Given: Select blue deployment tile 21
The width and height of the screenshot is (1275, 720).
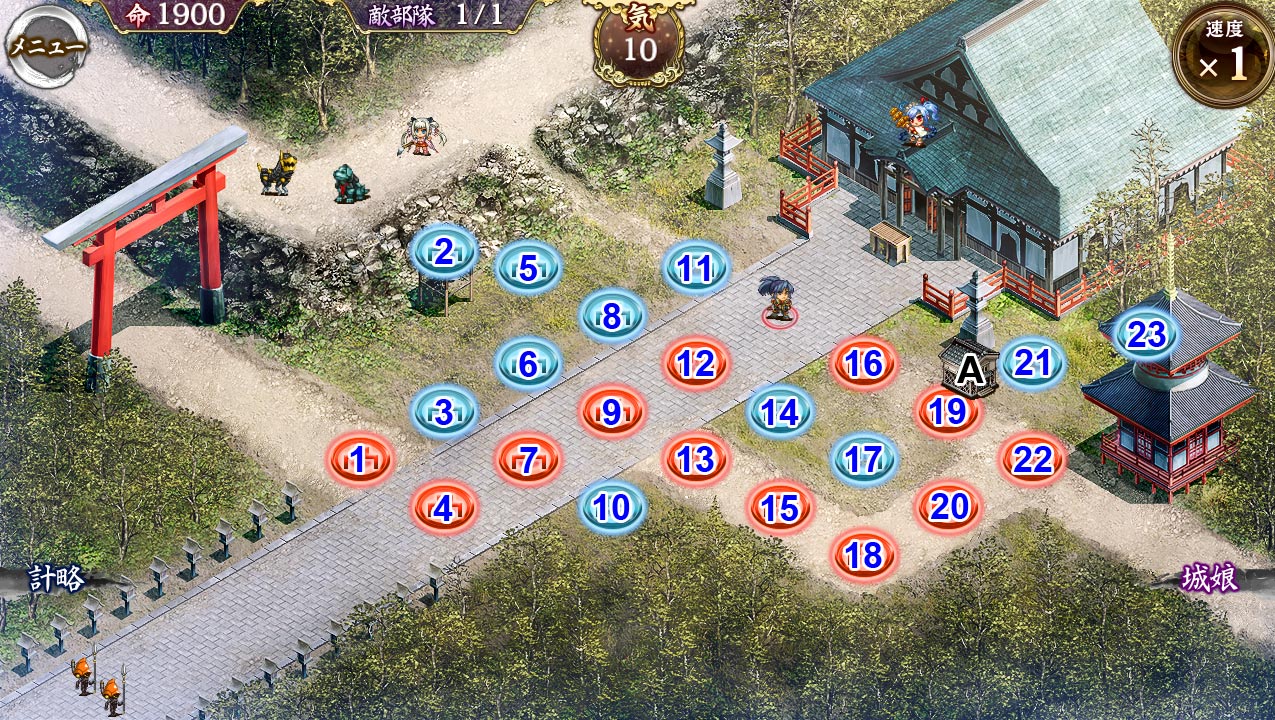Looking at the screenshot, I should pos(1032,364).
